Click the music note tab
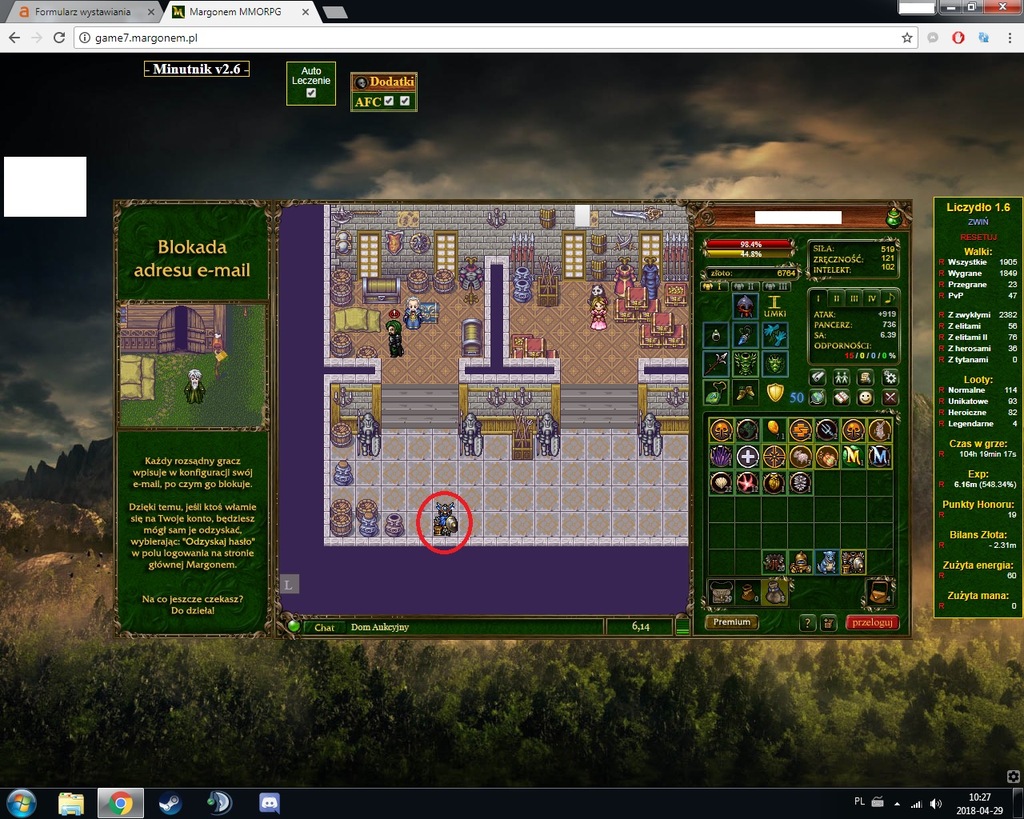1024x819 pixels. (x=890, y=298)
